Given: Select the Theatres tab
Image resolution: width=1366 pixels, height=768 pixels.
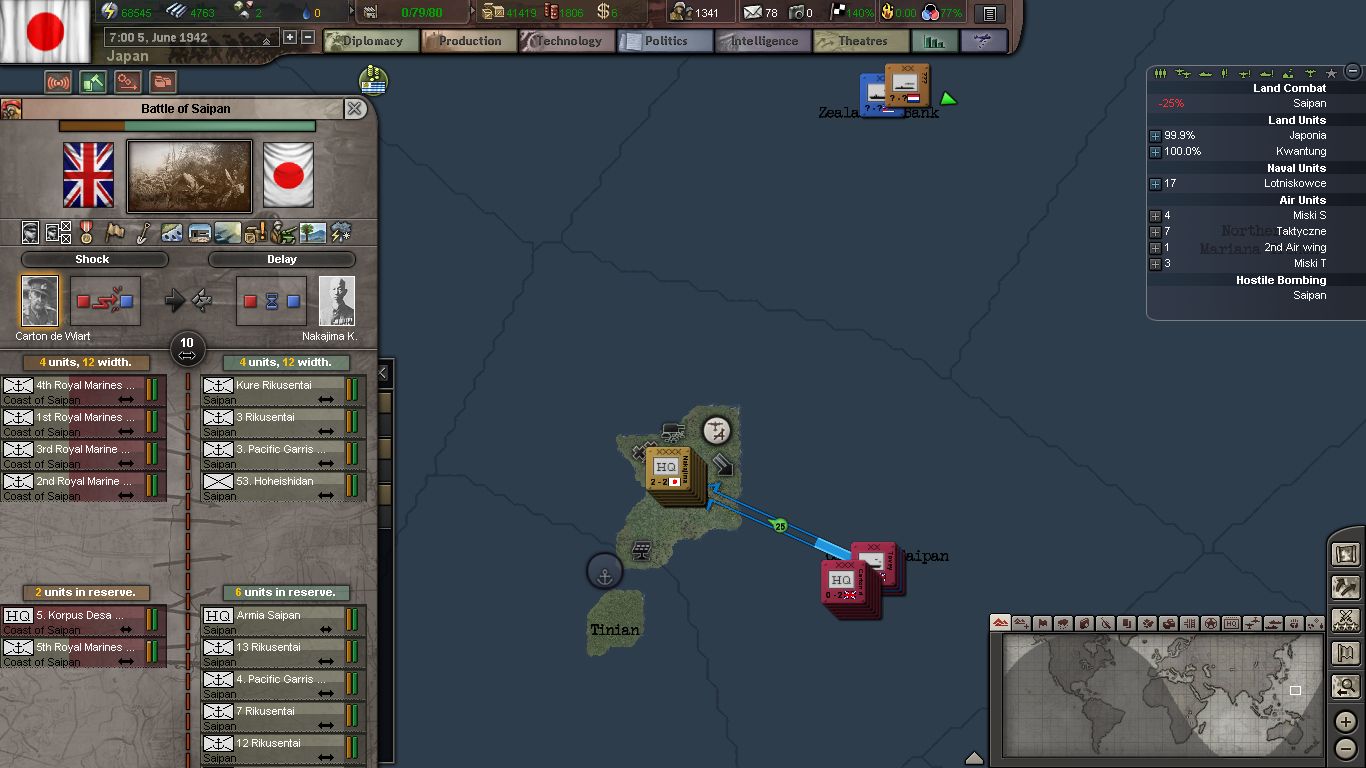Looking at the screenshot, I should coord(862,41).
